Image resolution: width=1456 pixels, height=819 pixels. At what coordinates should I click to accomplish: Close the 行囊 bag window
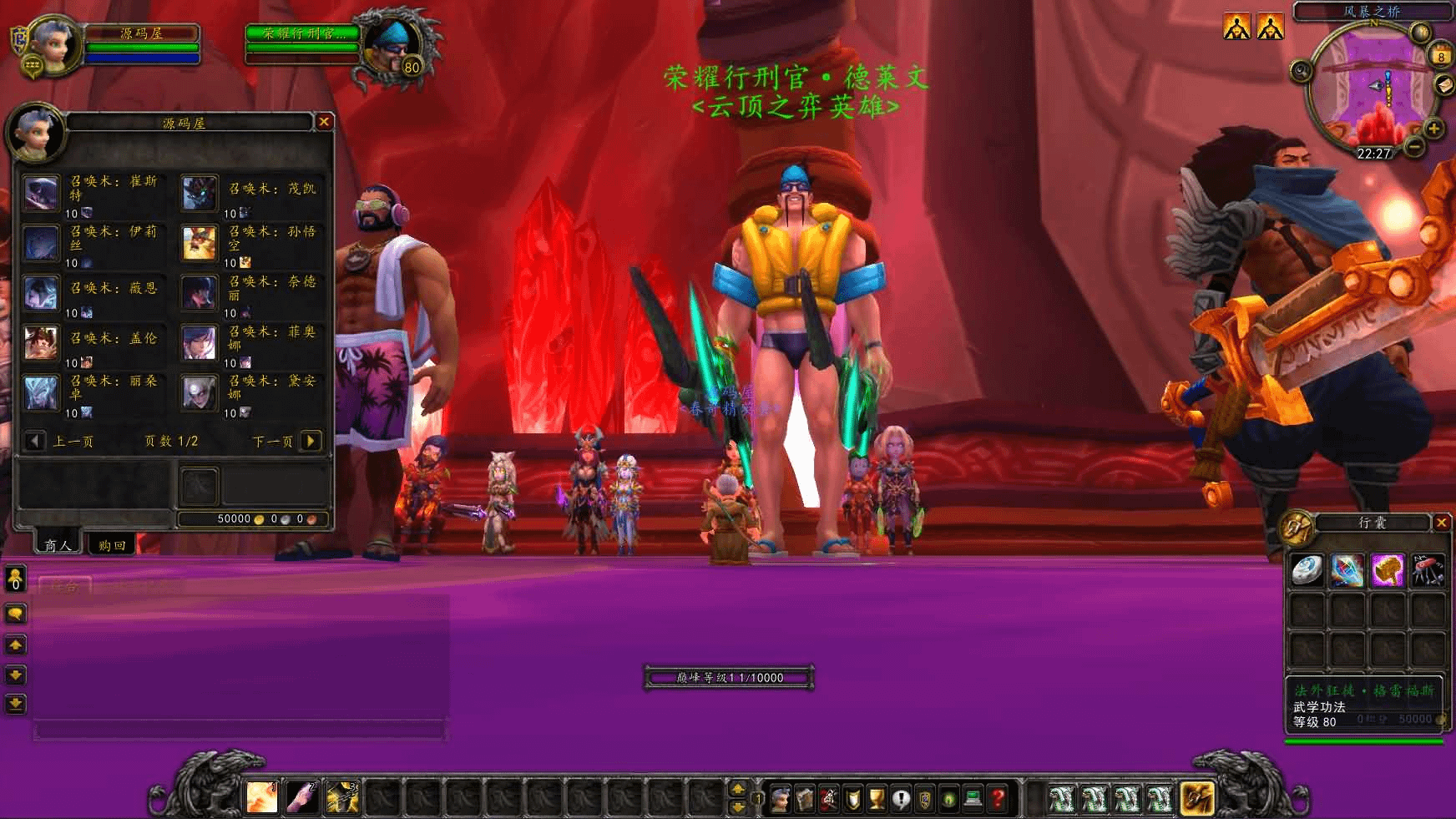(x=1441, y=523)
